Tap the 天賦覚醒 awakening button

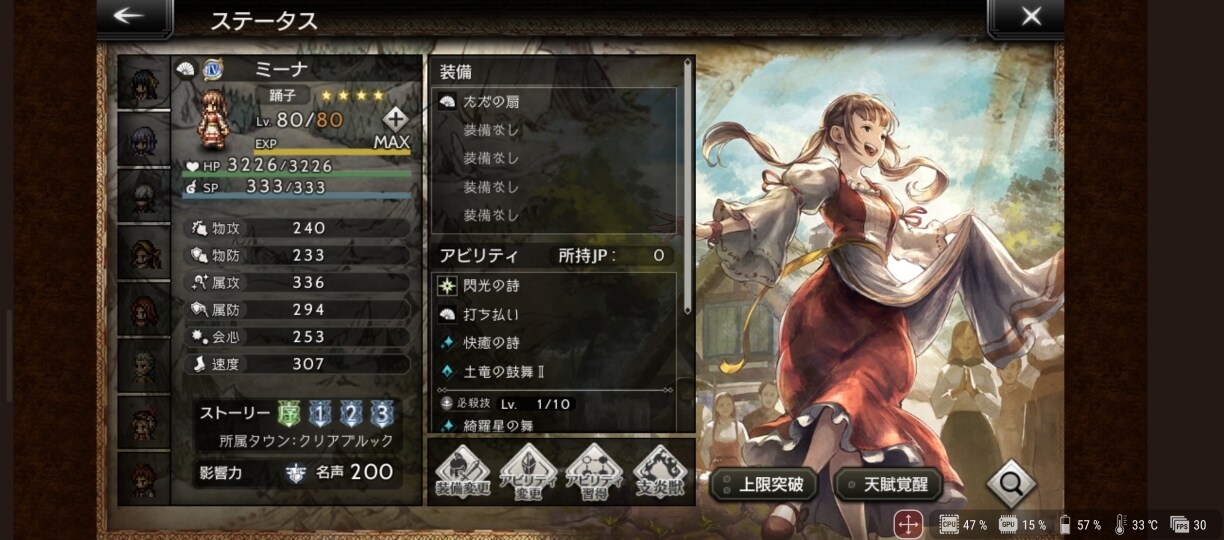pyautogui.click(x=890, y=485)
